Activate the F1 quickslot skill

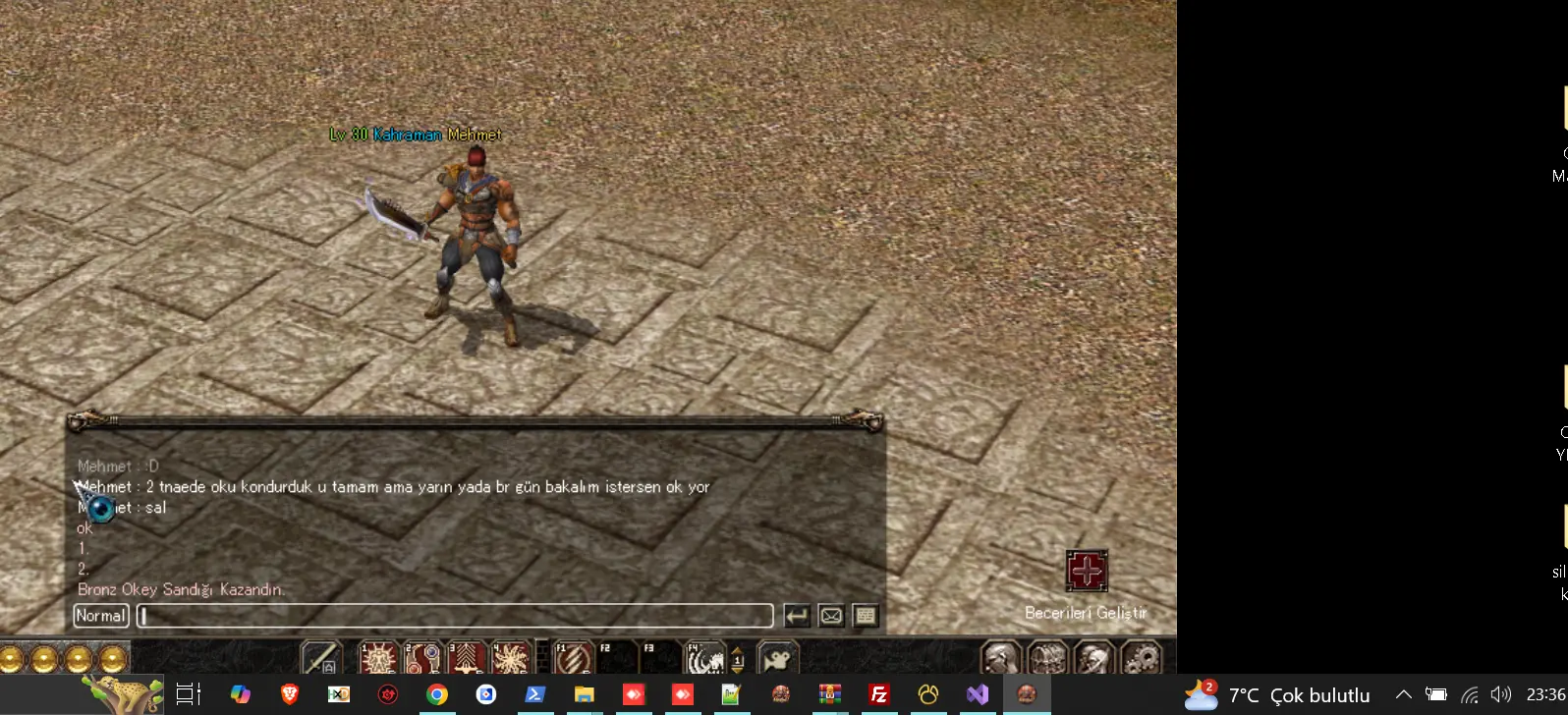point(574,658)
